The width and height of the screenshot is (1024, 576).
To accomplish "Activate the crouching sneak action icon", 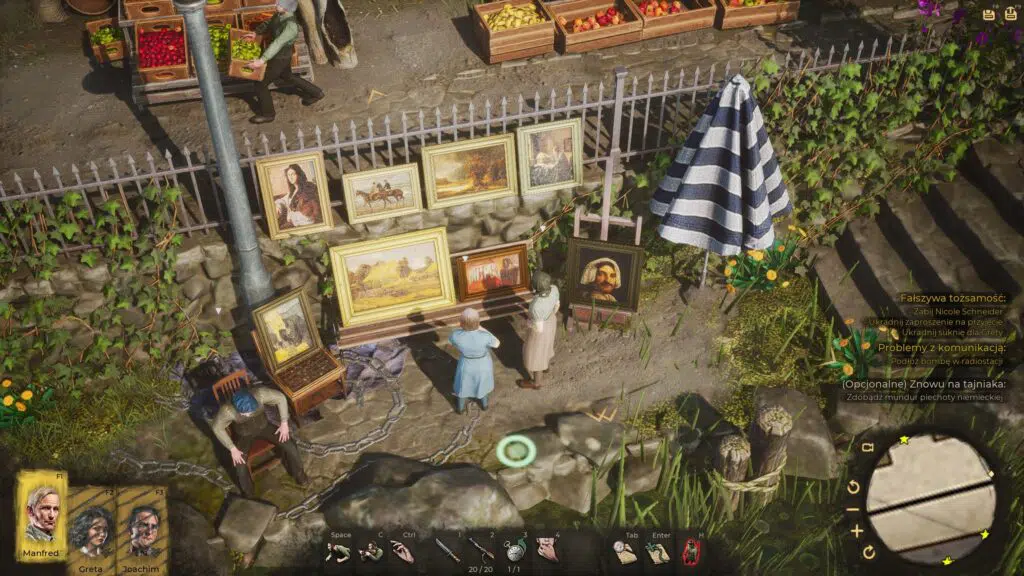I will point(370,551).
